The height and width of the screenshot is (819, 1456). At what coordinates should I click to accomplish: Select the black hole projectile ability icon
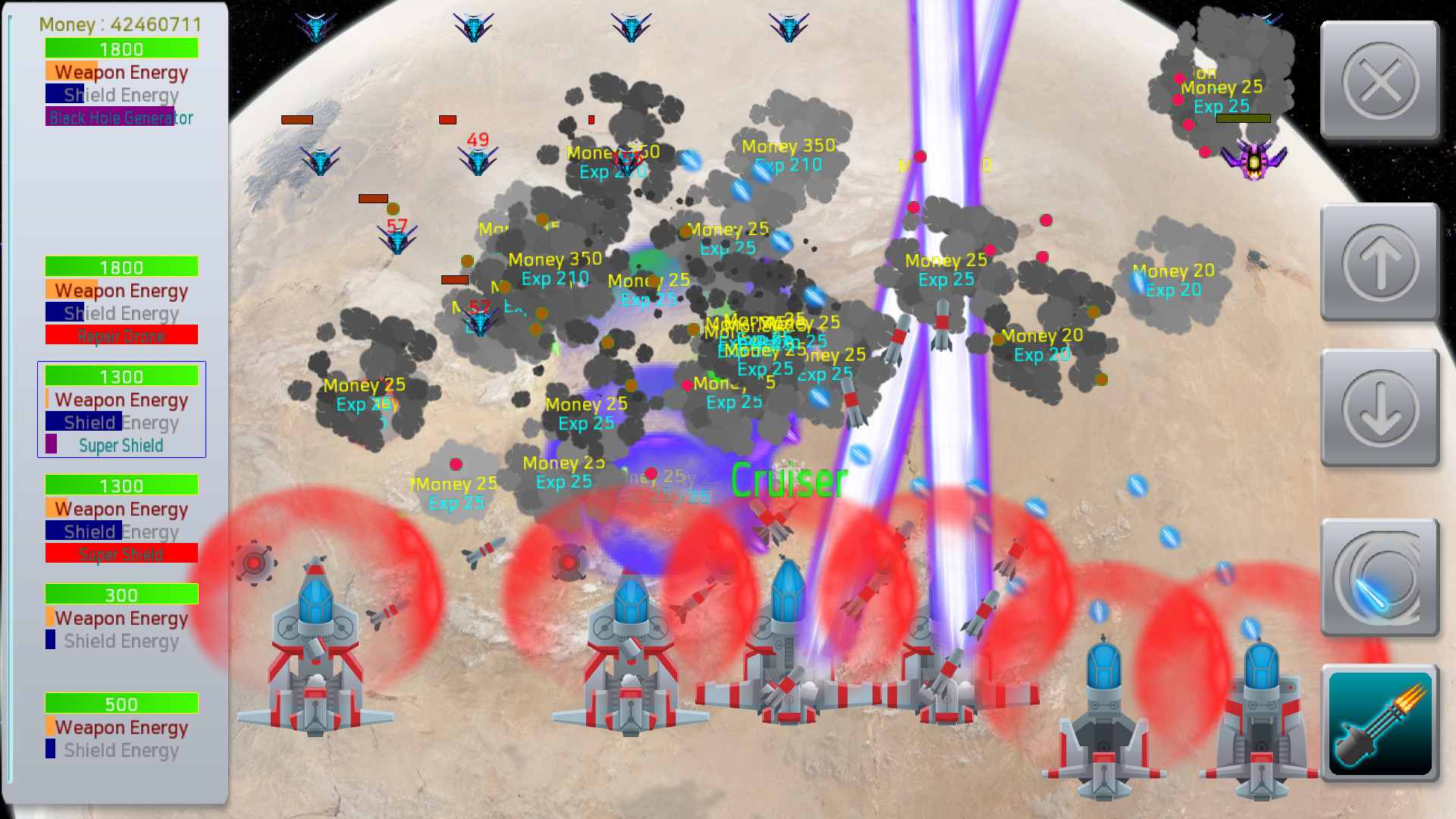click(x=1380, y=578)
